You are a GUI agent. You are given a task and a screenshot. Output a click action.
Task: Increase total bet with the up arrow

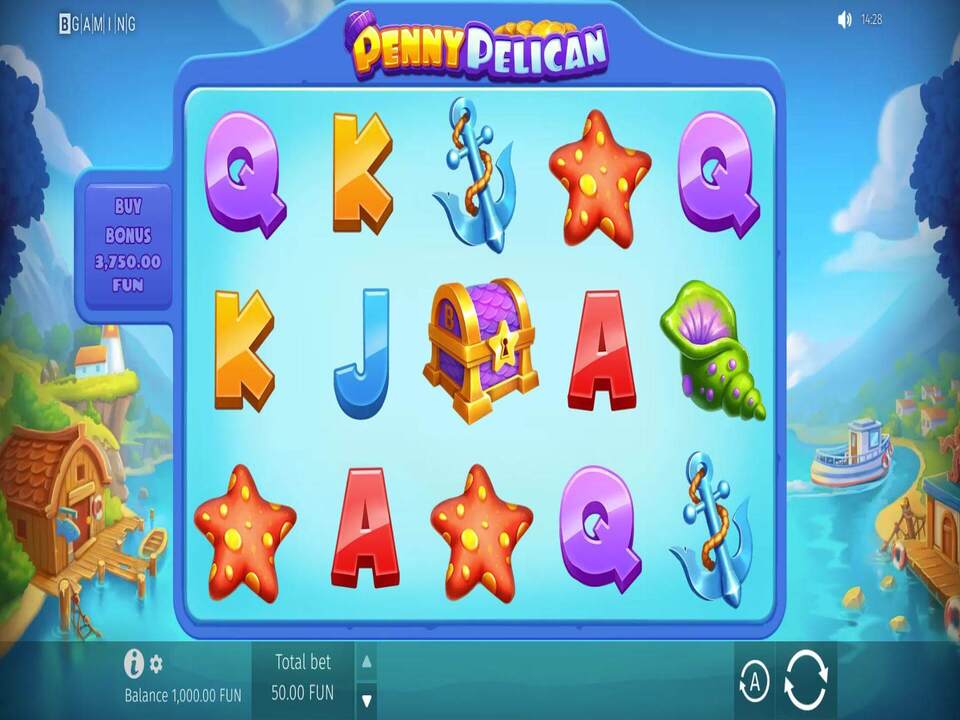(367, 661)
